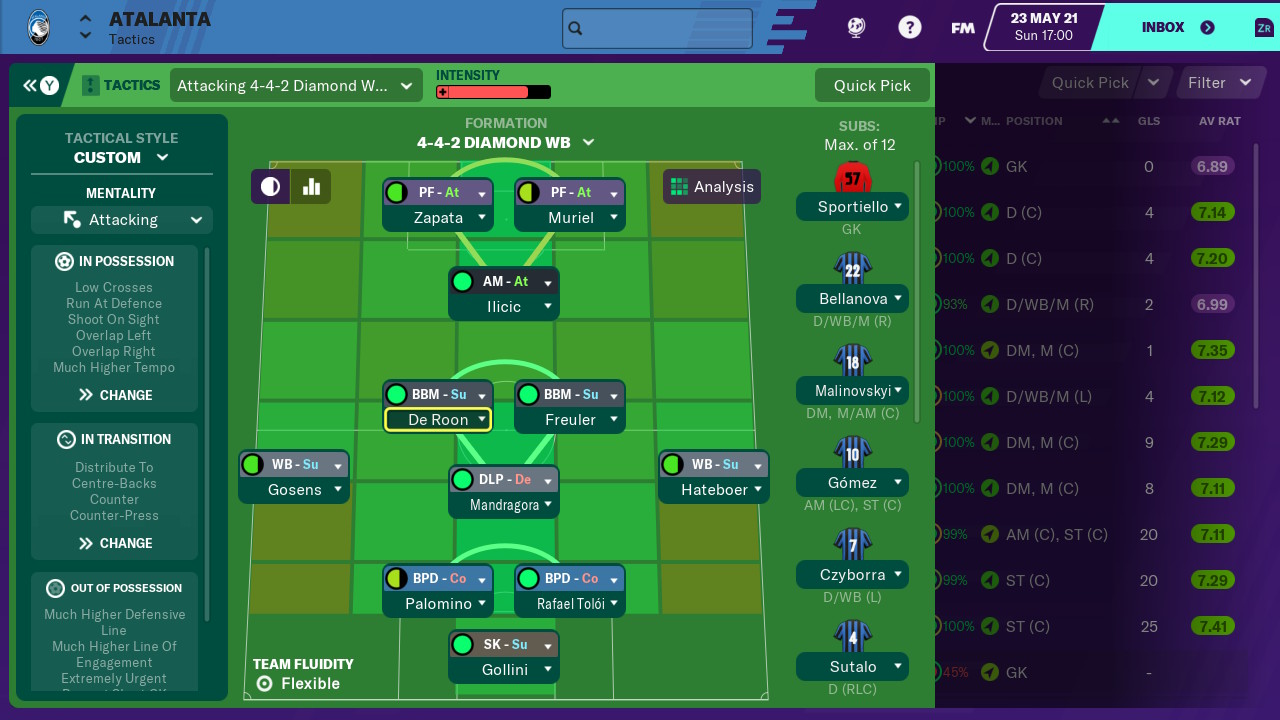Click the search bar at the top
Viewport: 1280px width, 720px height.
pyautogui.click(x=657, y=29)
